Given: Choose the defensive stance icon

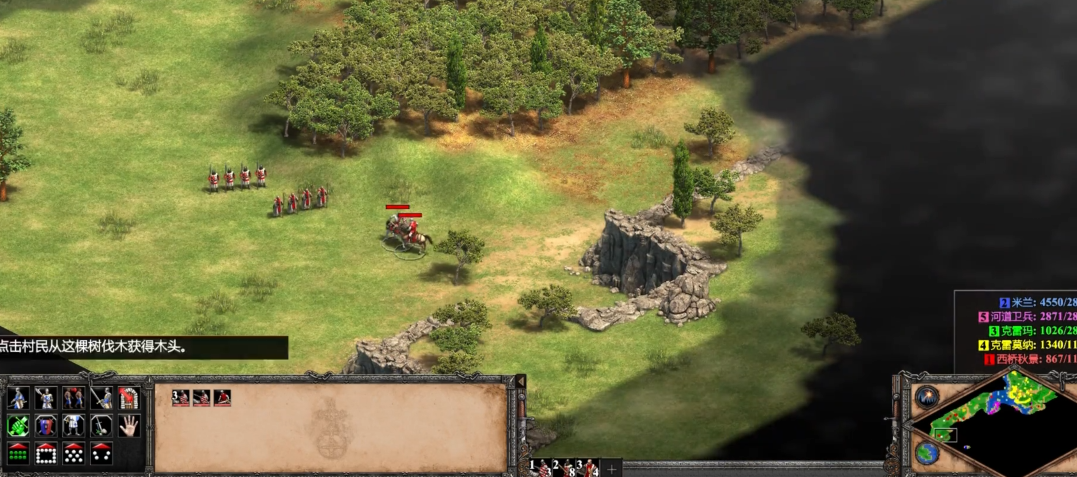Looking at the screenshot, I should pos(46,398).
